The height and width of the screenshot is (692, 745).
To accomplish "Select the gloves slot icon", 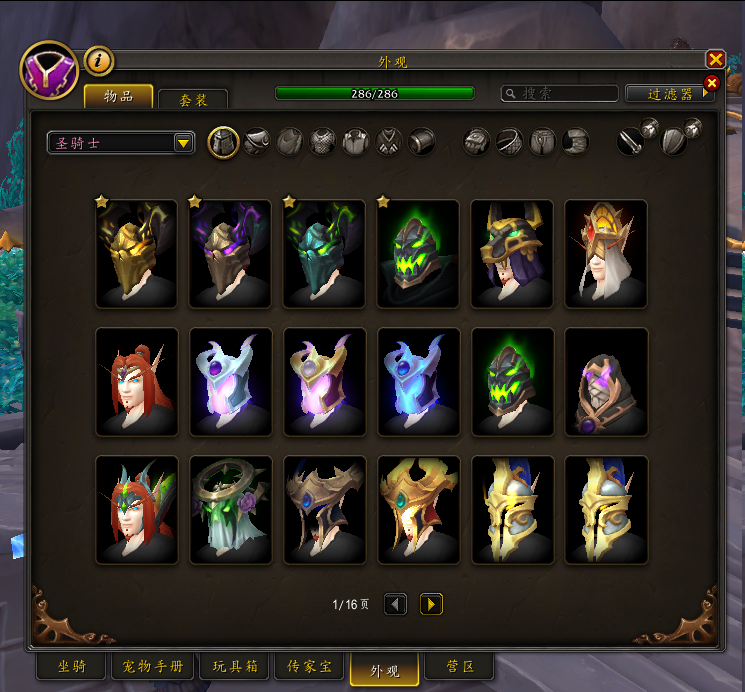I will pos(477,142).
